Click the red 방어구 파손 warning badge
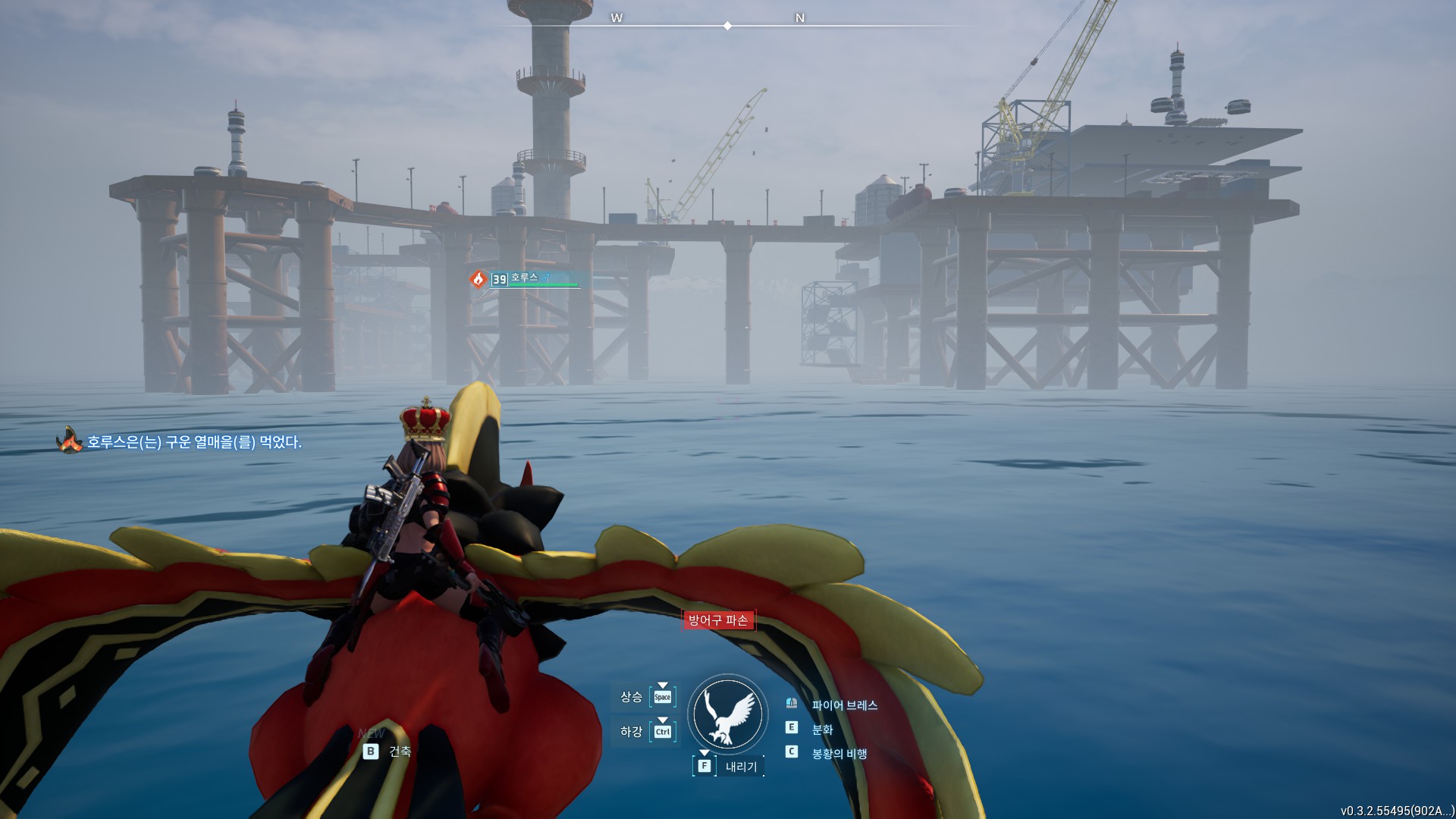 (717, 620)
